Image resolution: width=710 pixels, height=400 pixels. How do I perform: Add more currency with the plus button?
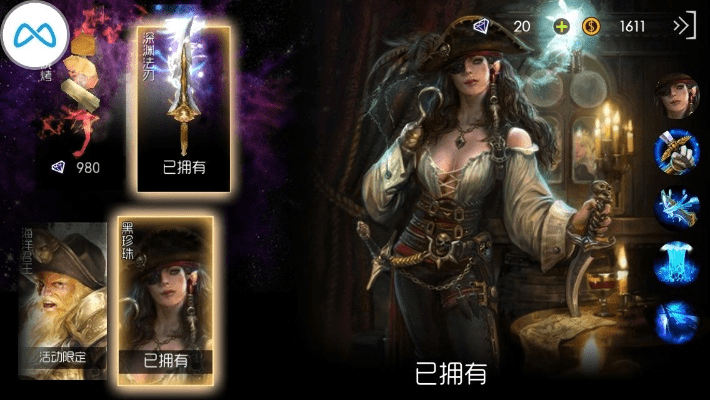[561, 26]
